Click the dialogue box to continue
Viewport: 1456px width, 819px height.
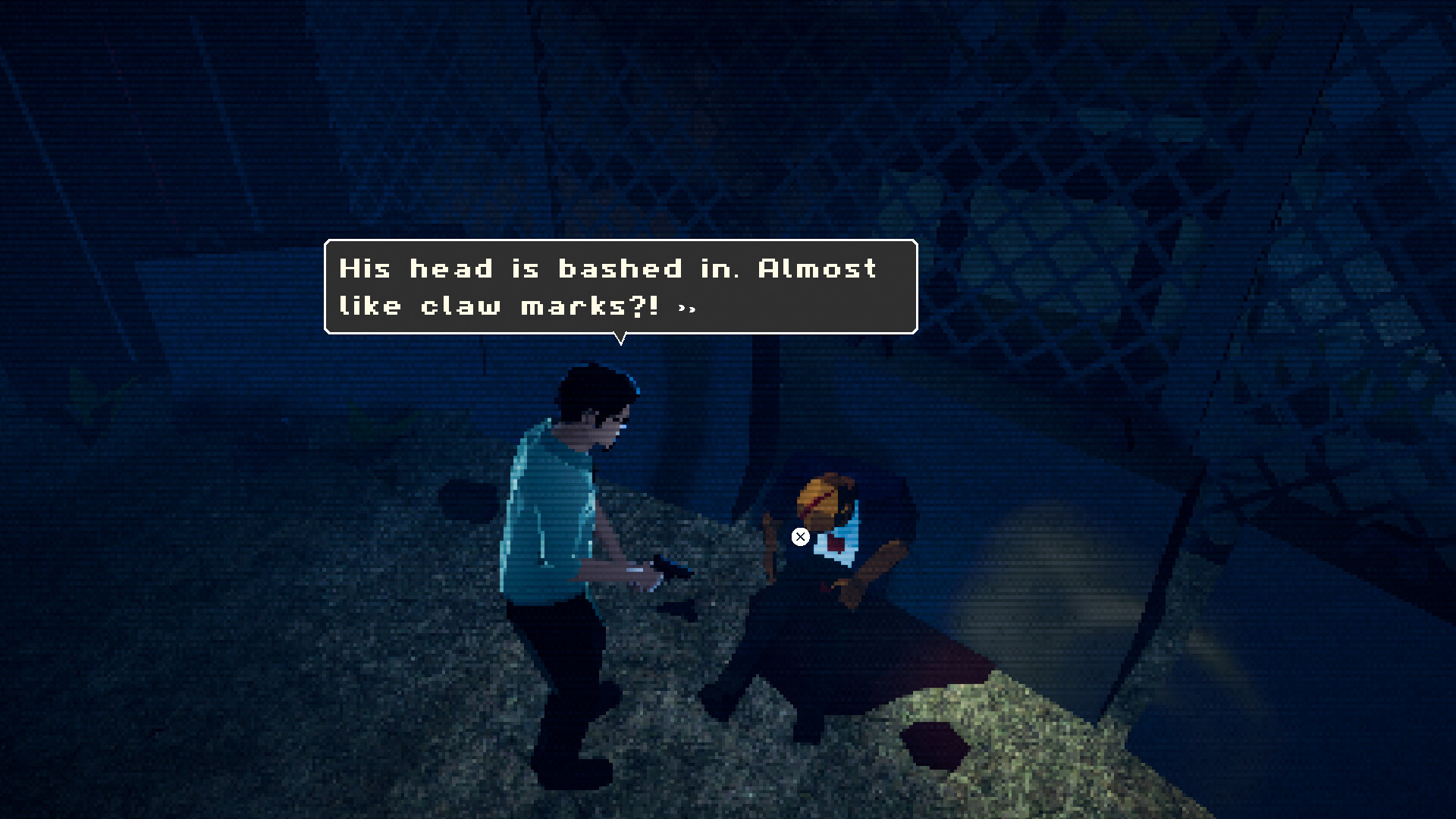pos(622,284)
